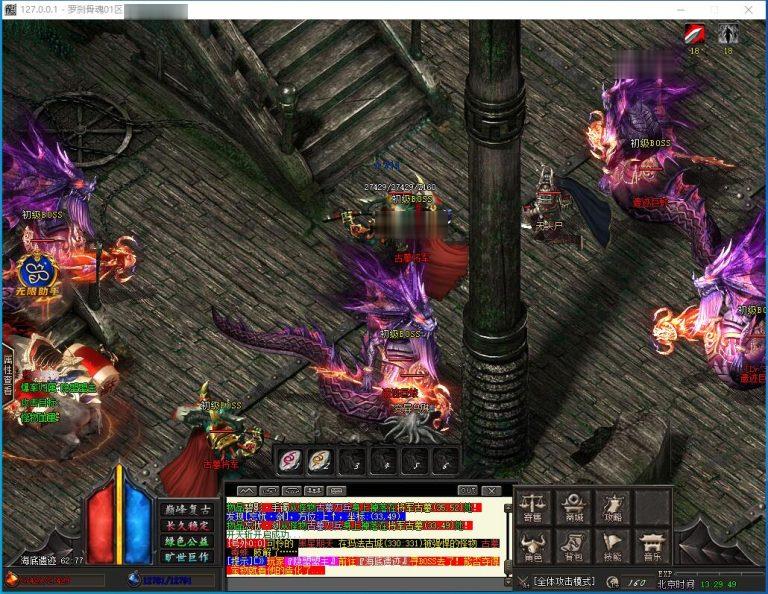
Task: Select the red blade buff icon
Action: point(694,33)
